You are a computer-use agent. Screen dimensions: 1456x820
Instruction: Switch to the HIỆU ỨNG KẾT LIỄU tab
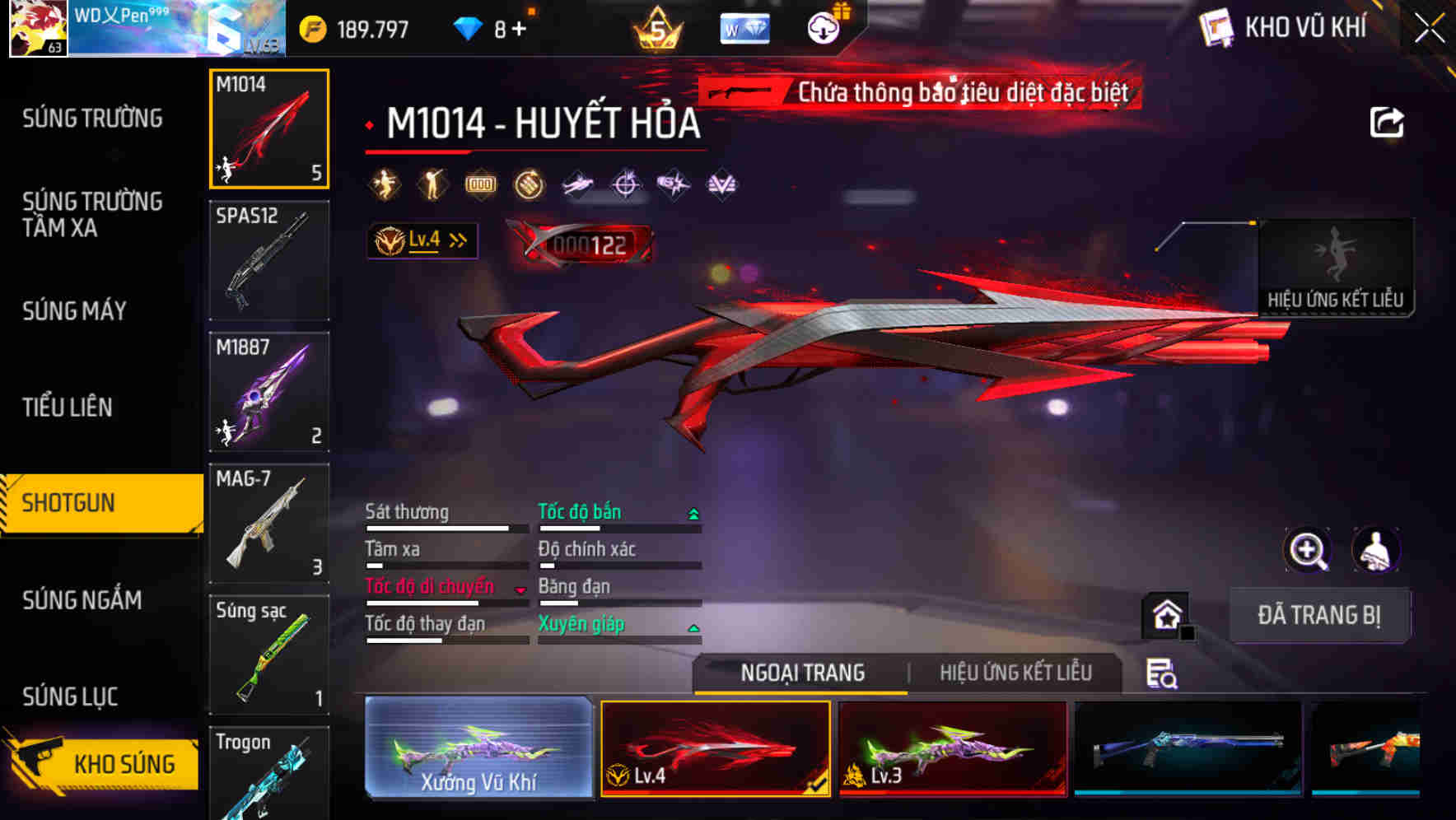[1016, 673]
